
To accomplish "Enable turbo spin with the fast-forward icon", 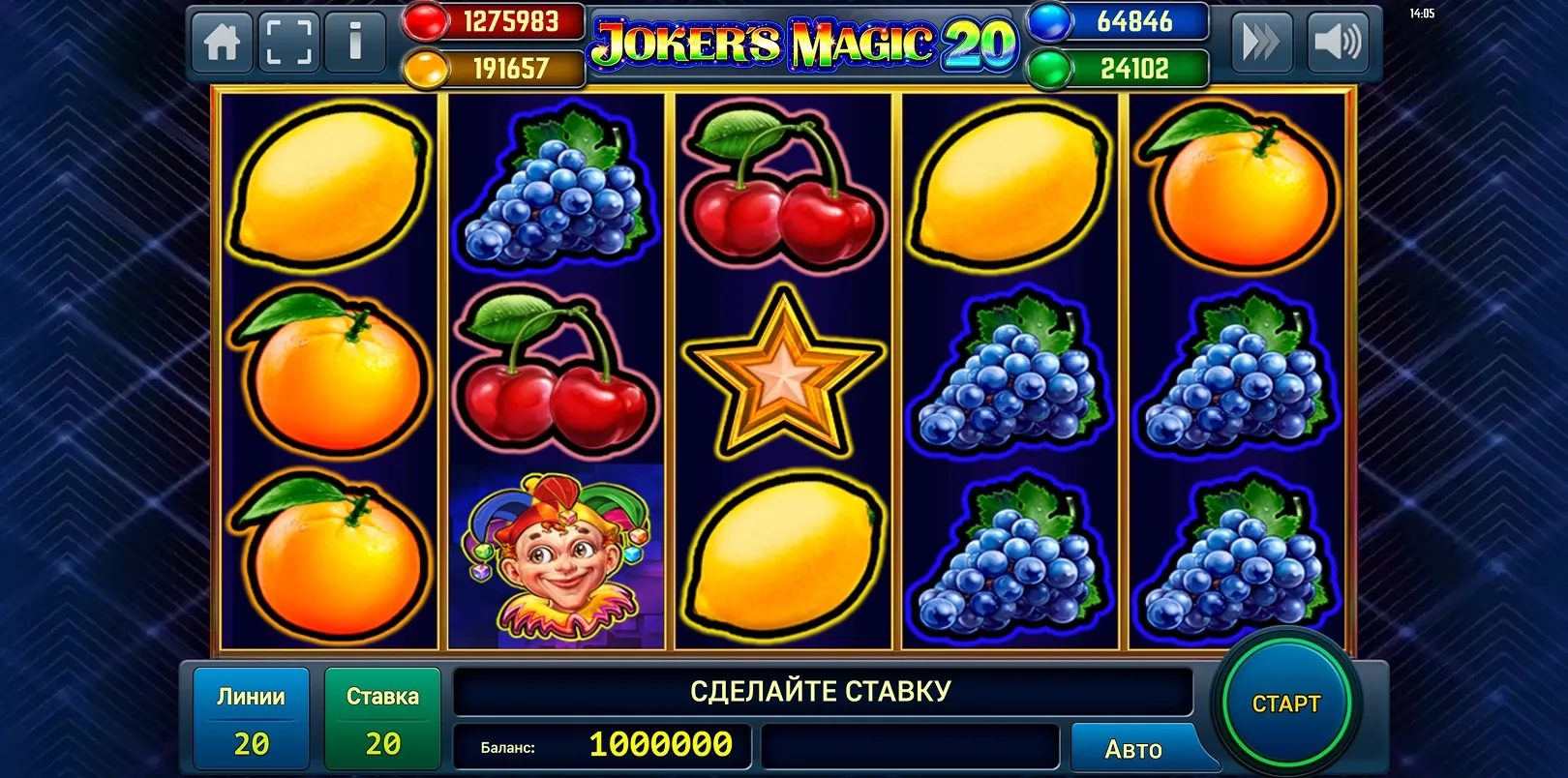I will click(x=1259, y=43).
